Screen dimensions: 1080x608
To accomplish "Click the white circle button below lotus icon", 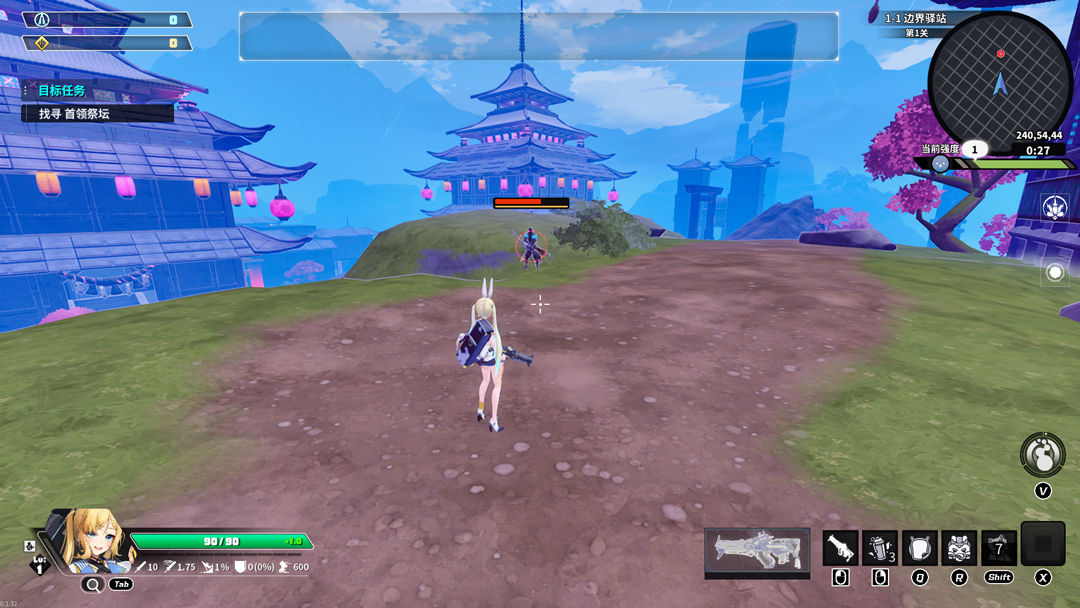I will pyautogui.click(x=1054, y=272).
